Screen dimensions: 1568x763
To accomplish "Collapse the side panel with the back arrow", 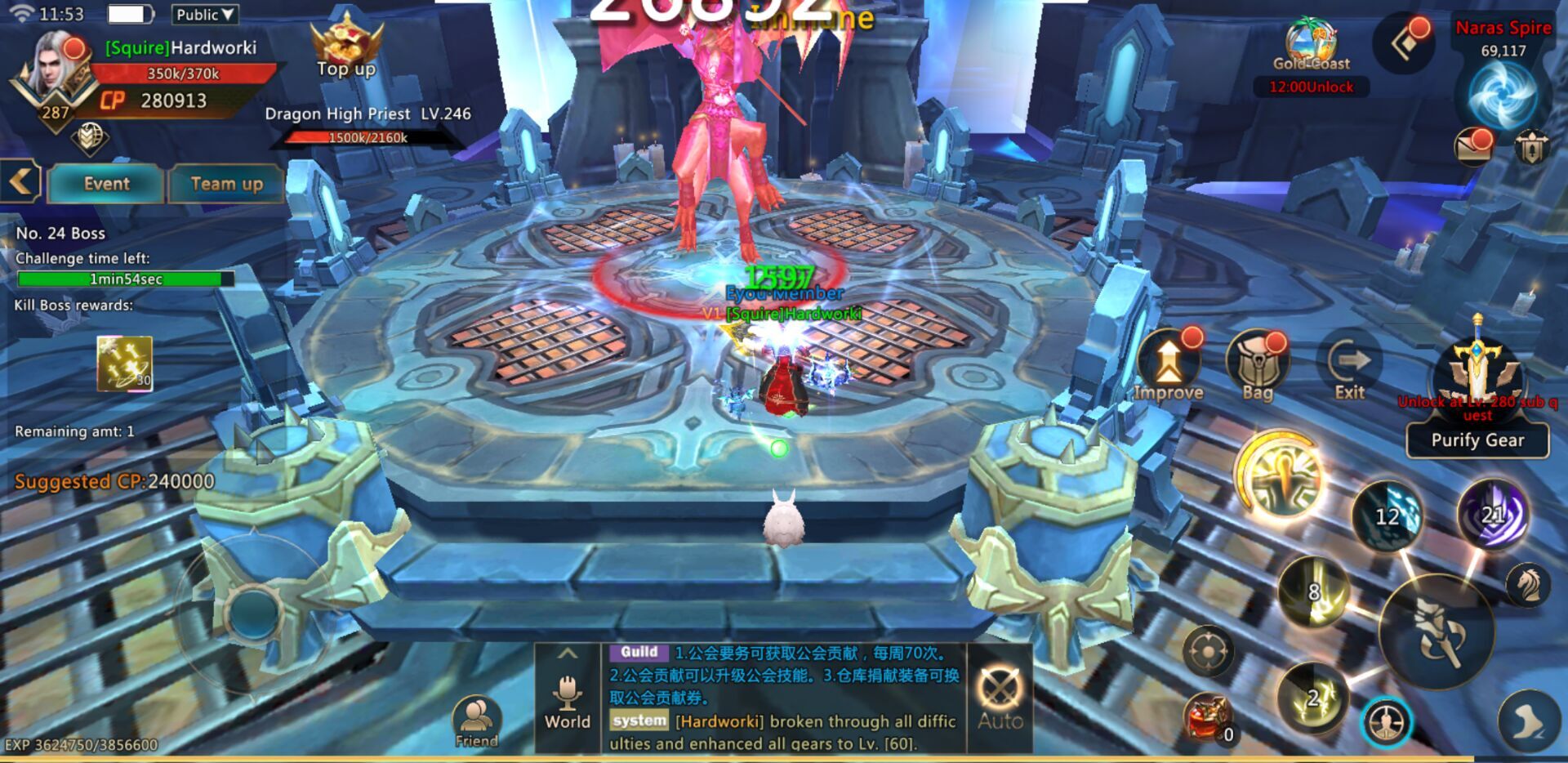I will pyautogui.click(x=20, y=181).
